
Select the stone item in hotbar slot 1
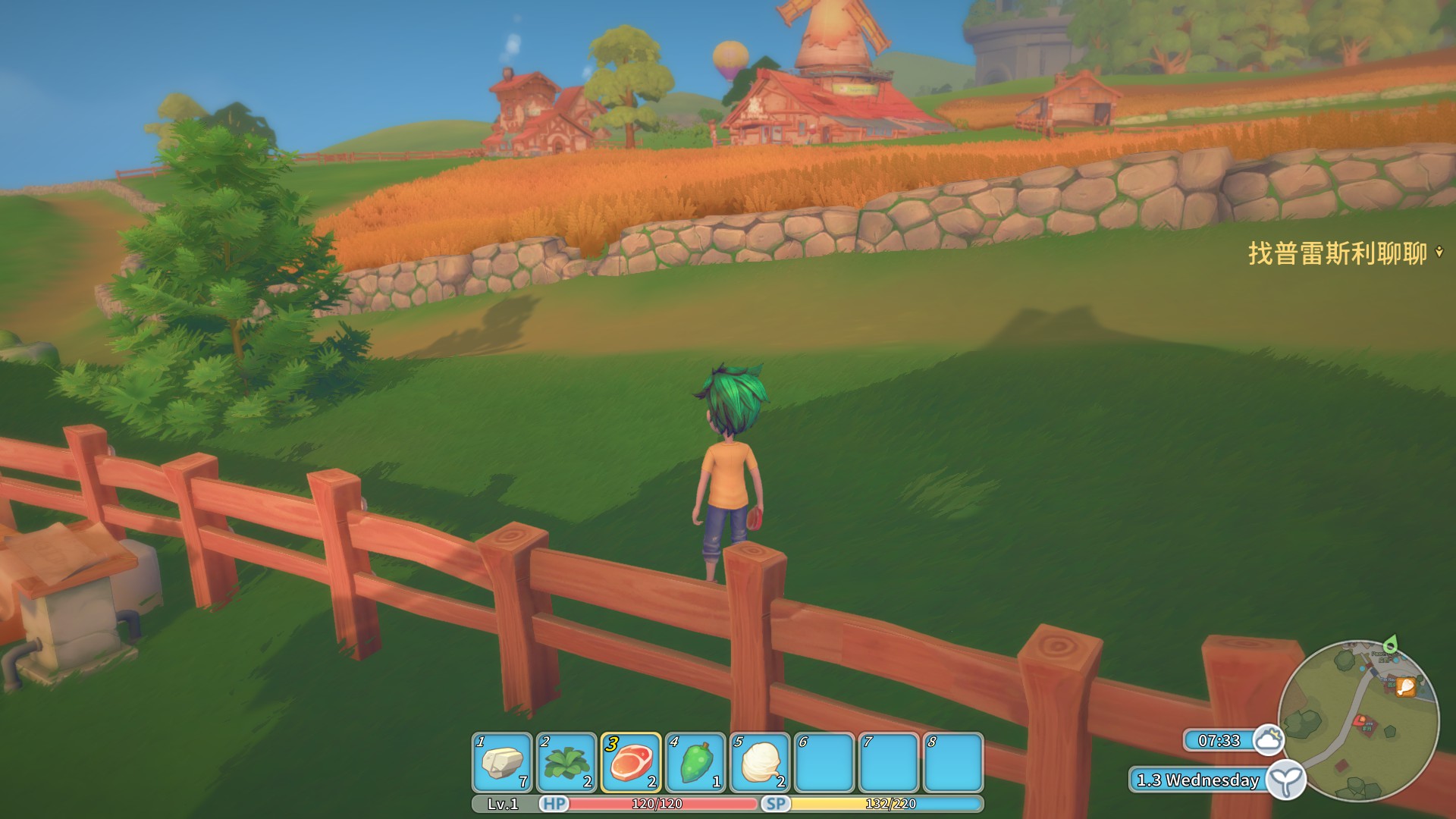(502, 762)
